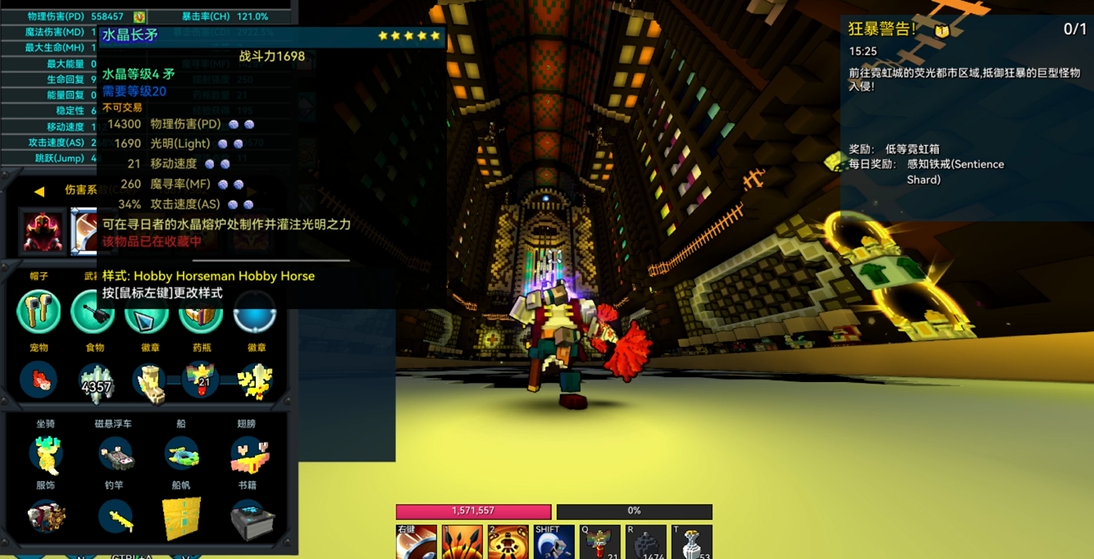
Task: Open the 船 boat slot
Action: coord(182,455)
